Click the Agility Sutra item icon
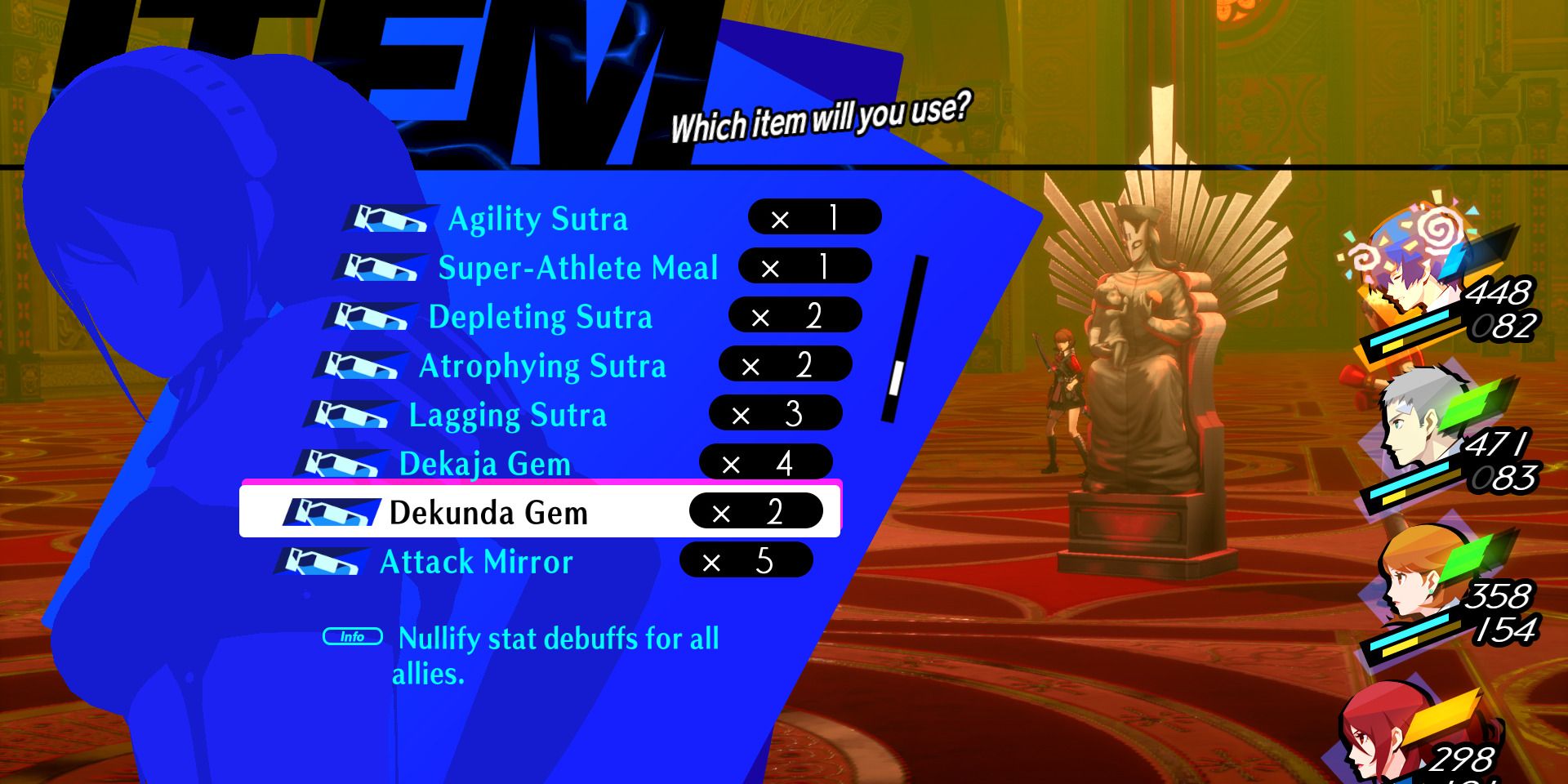1568x784 pixels. (384, 218)
